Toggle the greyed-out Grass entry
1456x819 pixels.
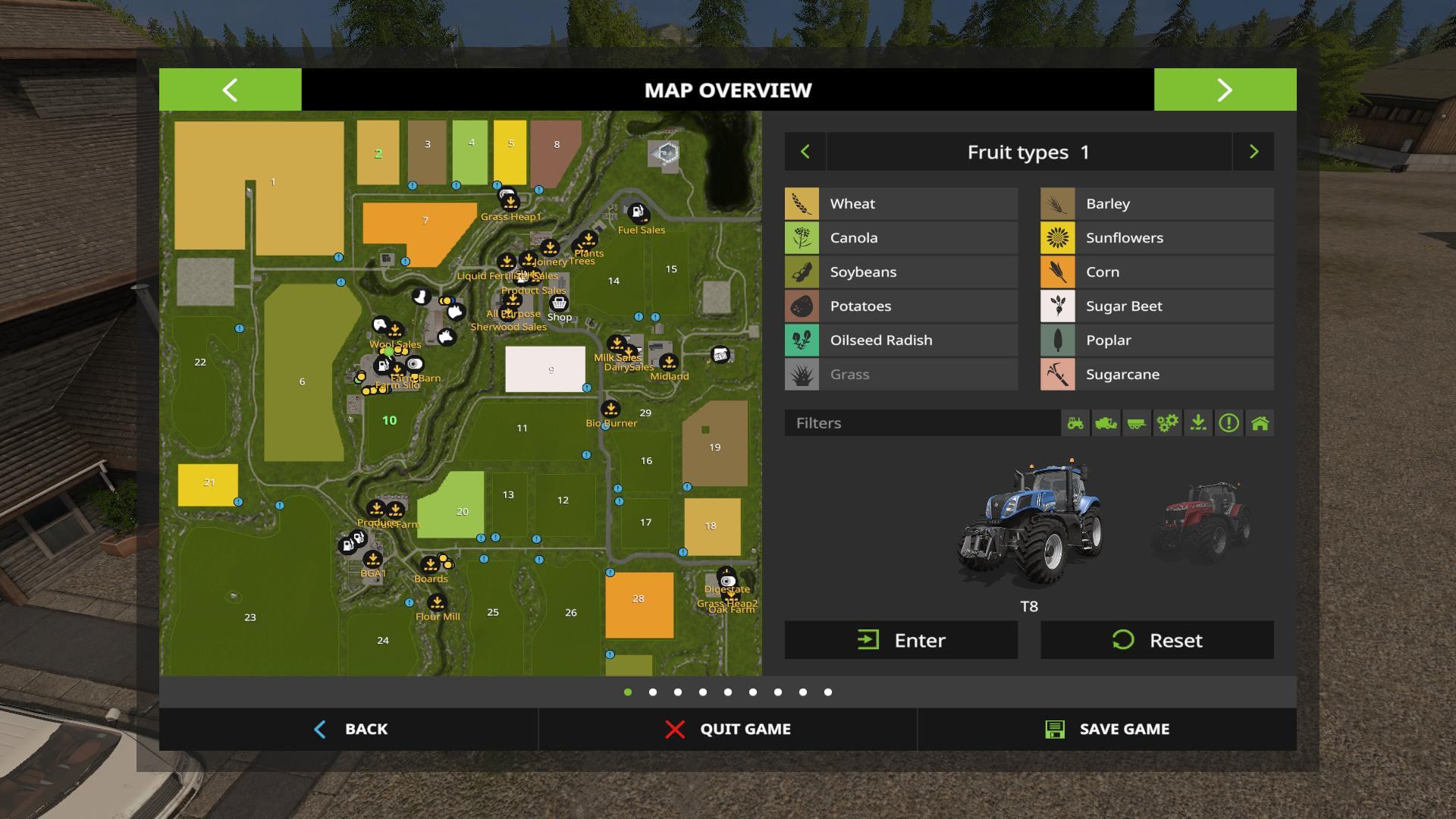pos(901,374)
